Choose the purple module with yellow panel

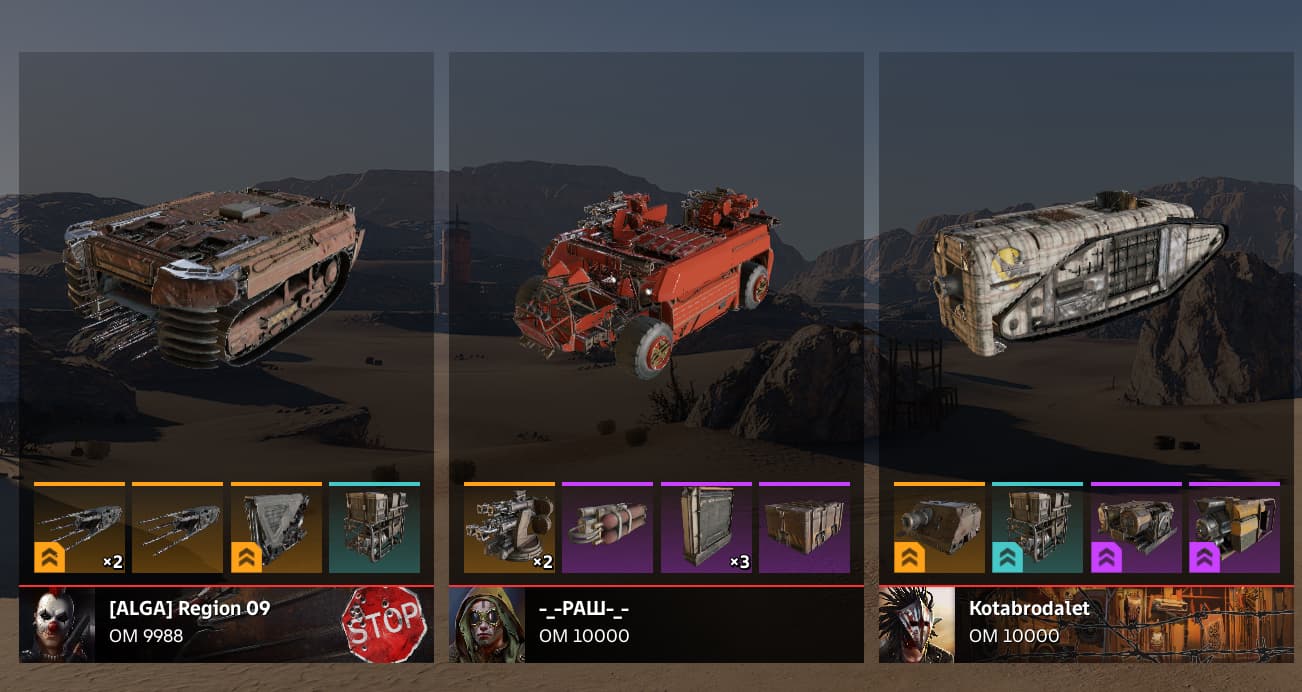1234,528
